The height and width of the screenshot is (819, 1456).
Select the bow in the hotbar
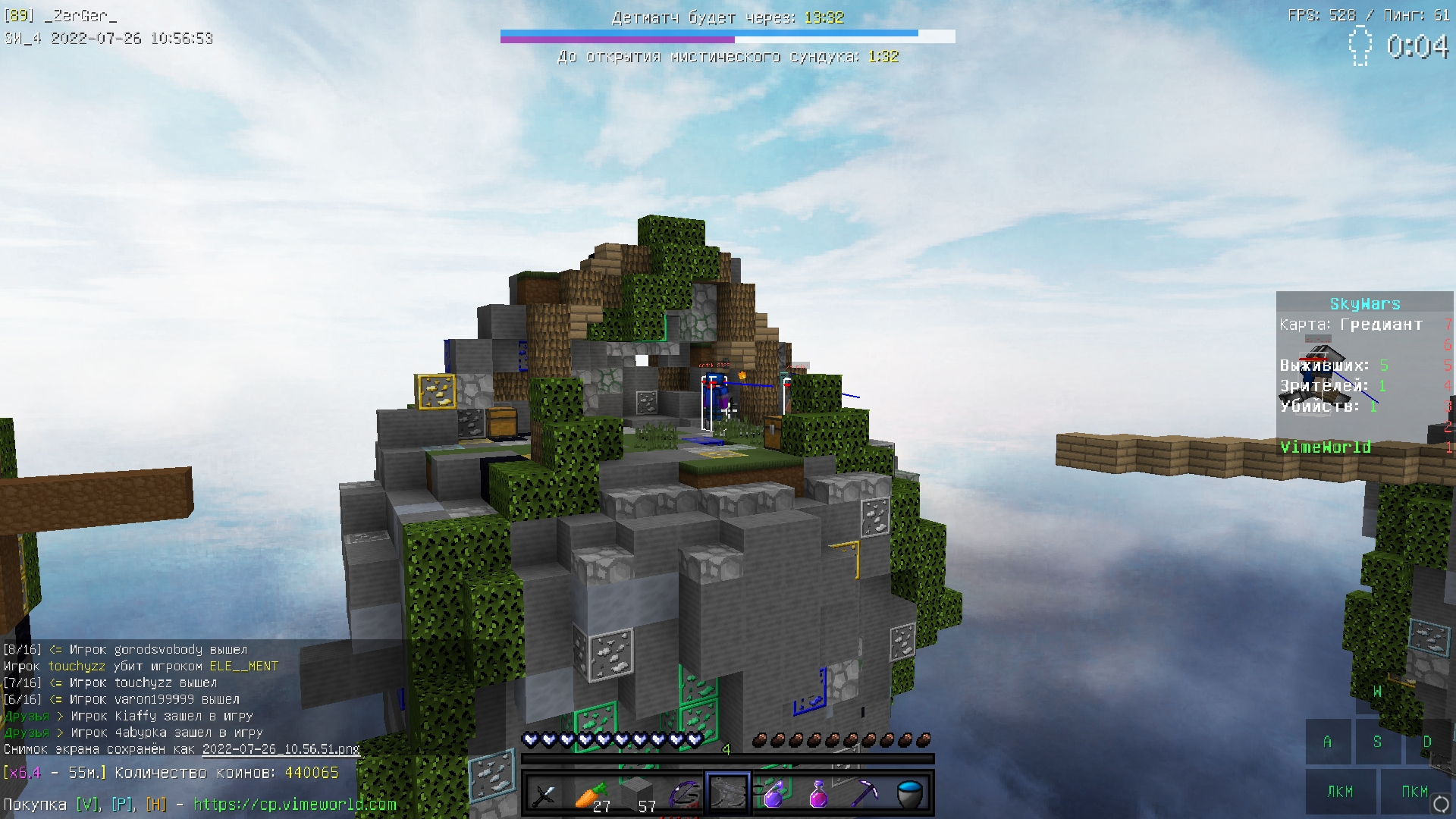(682, 792)
